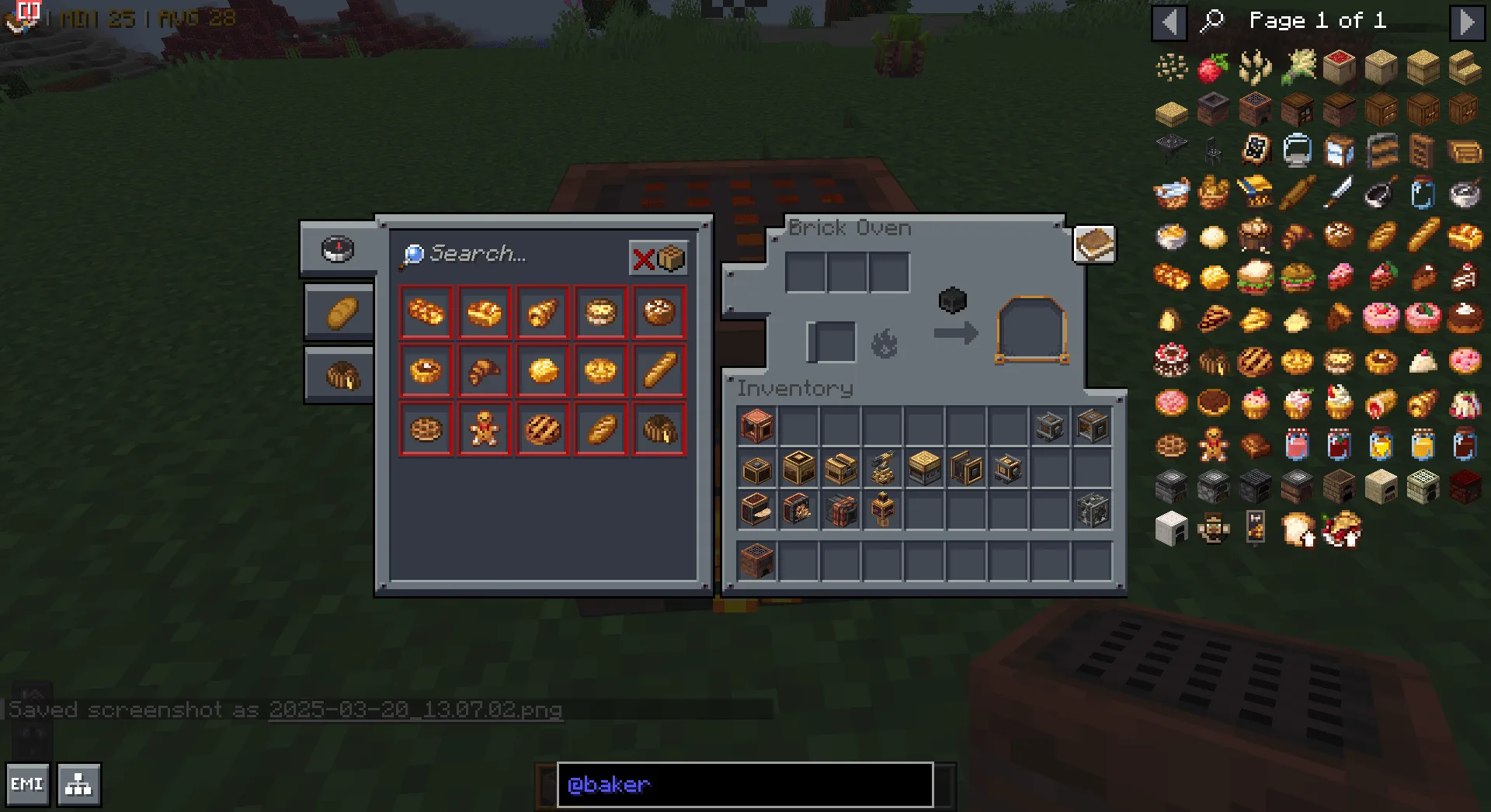Go to the previous EMI page
The height and width of the screenshot is (812, 1491).
pos(1169,22)
